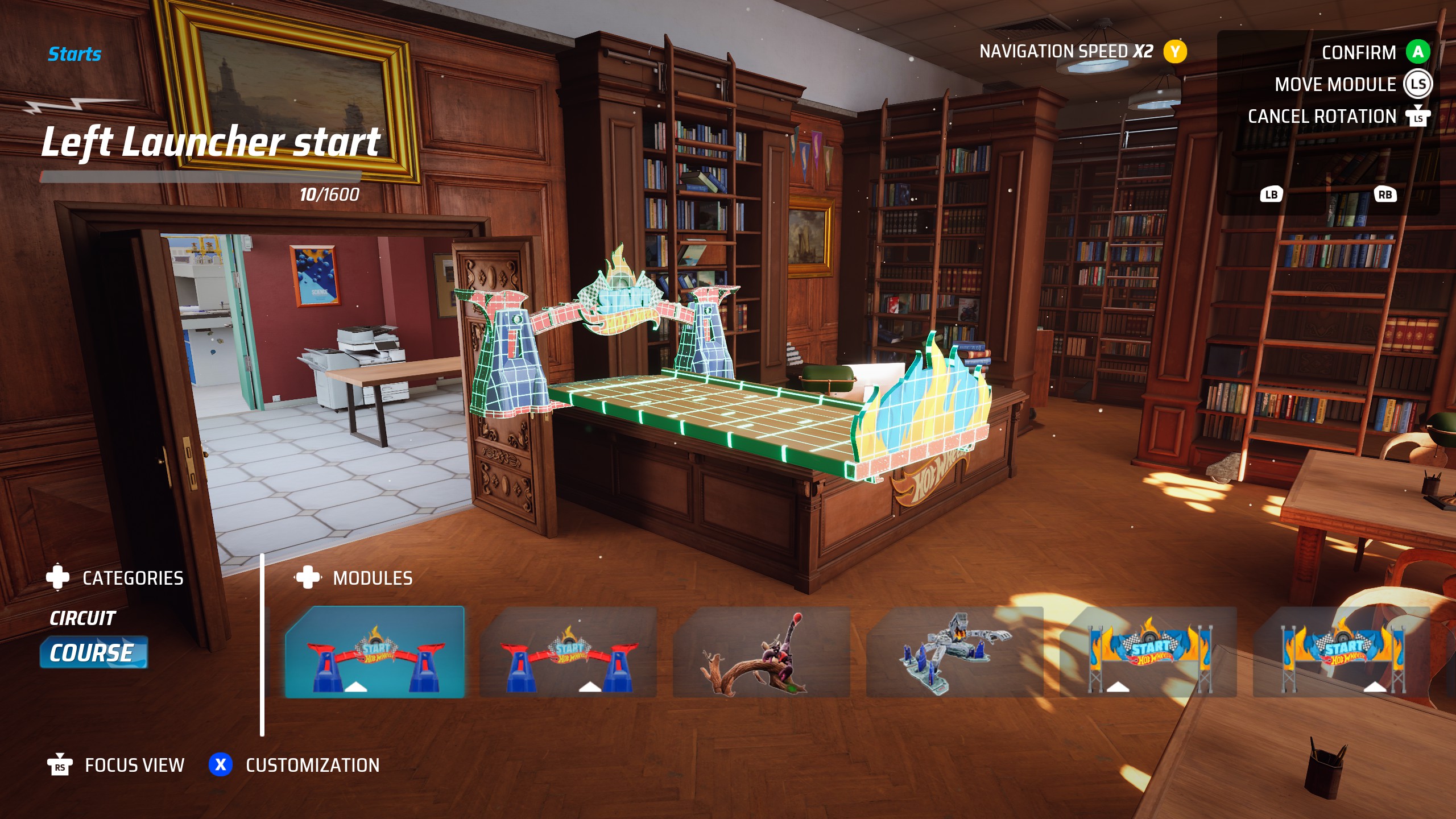Select the gray mechanical spider start module

(x=954, y=652)
